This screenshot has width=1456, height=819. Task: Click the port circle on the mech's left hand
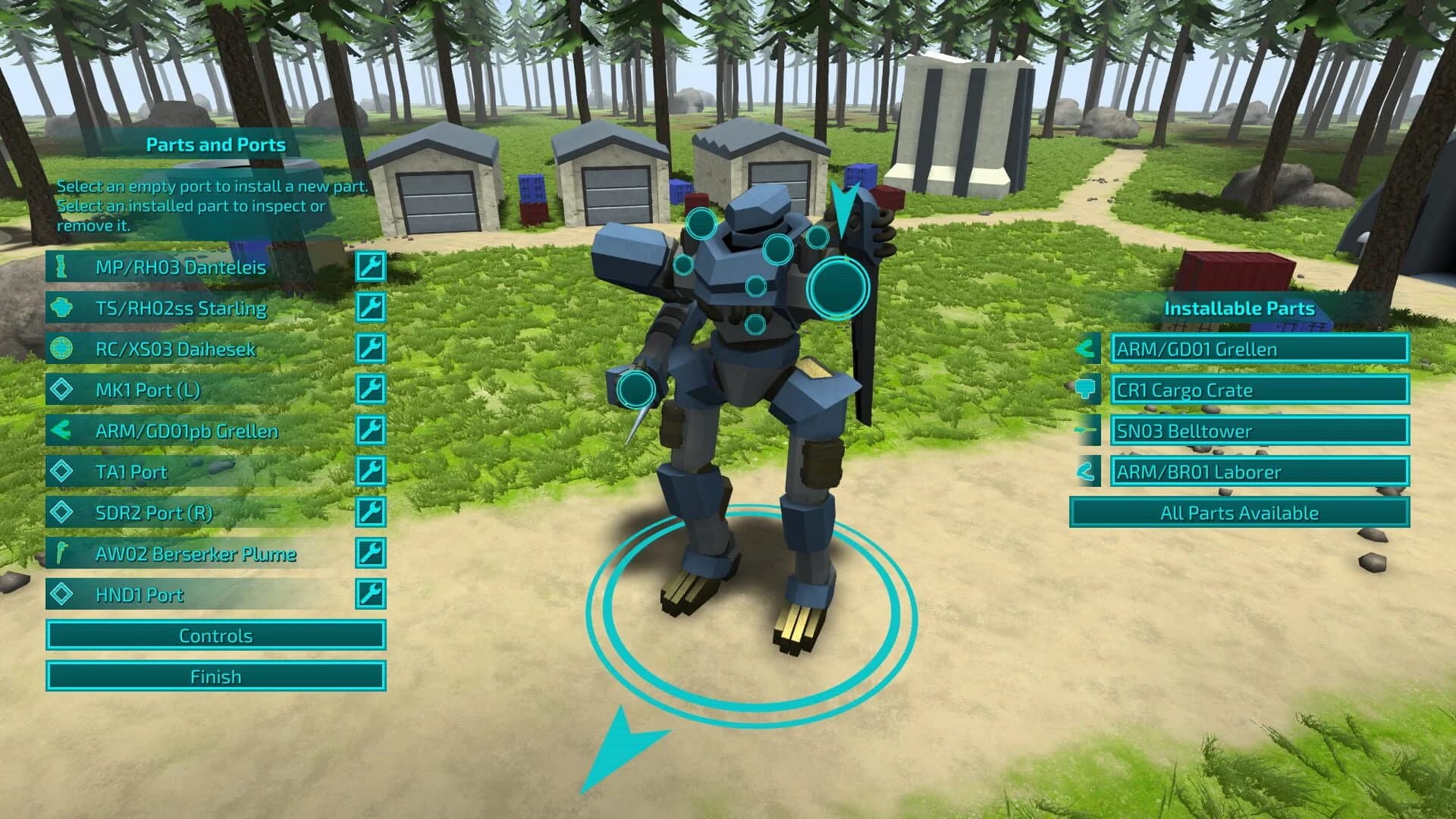coord(634,389)
